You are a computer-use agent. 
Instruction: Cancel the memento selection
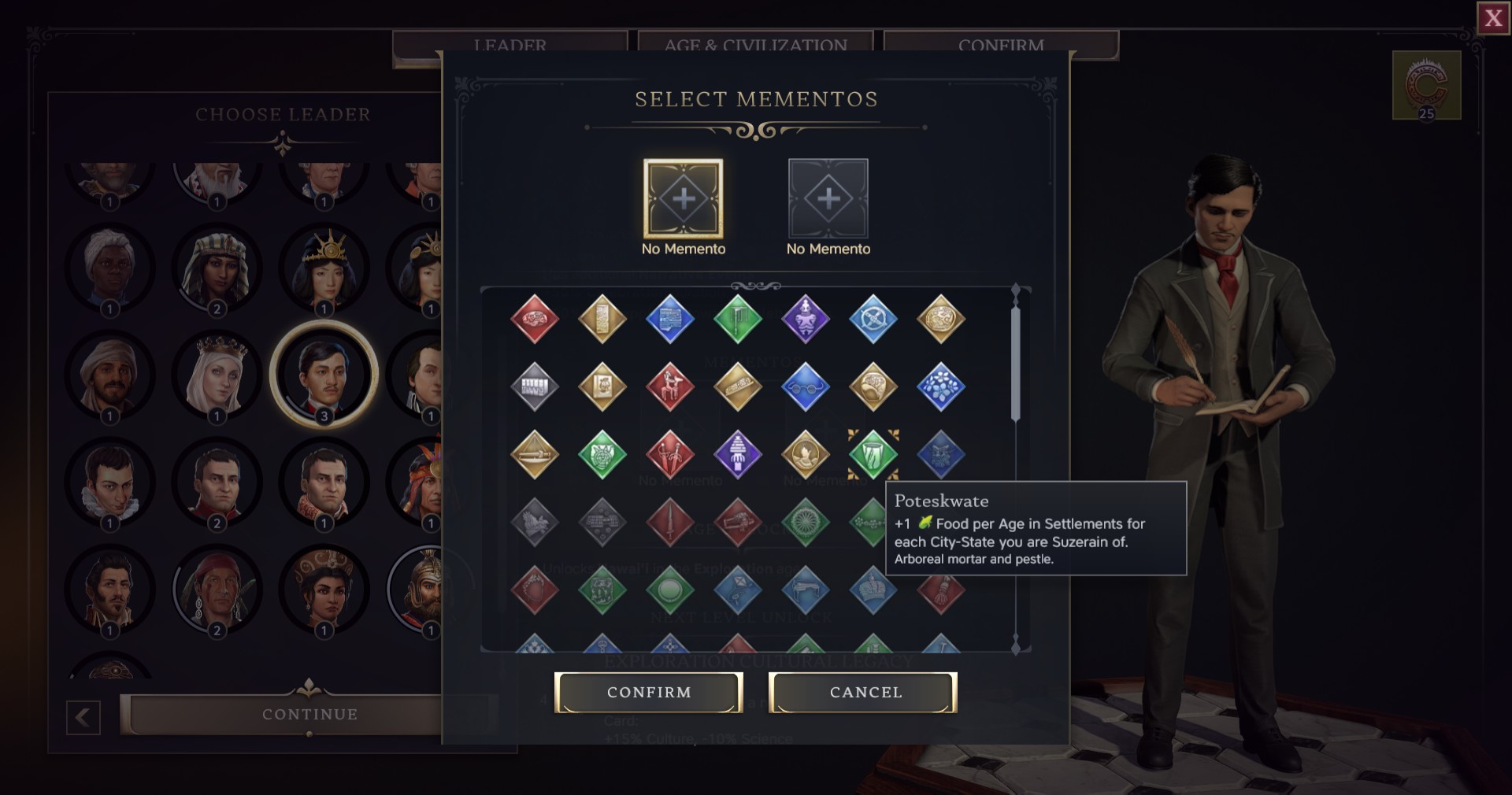[863, 693]
